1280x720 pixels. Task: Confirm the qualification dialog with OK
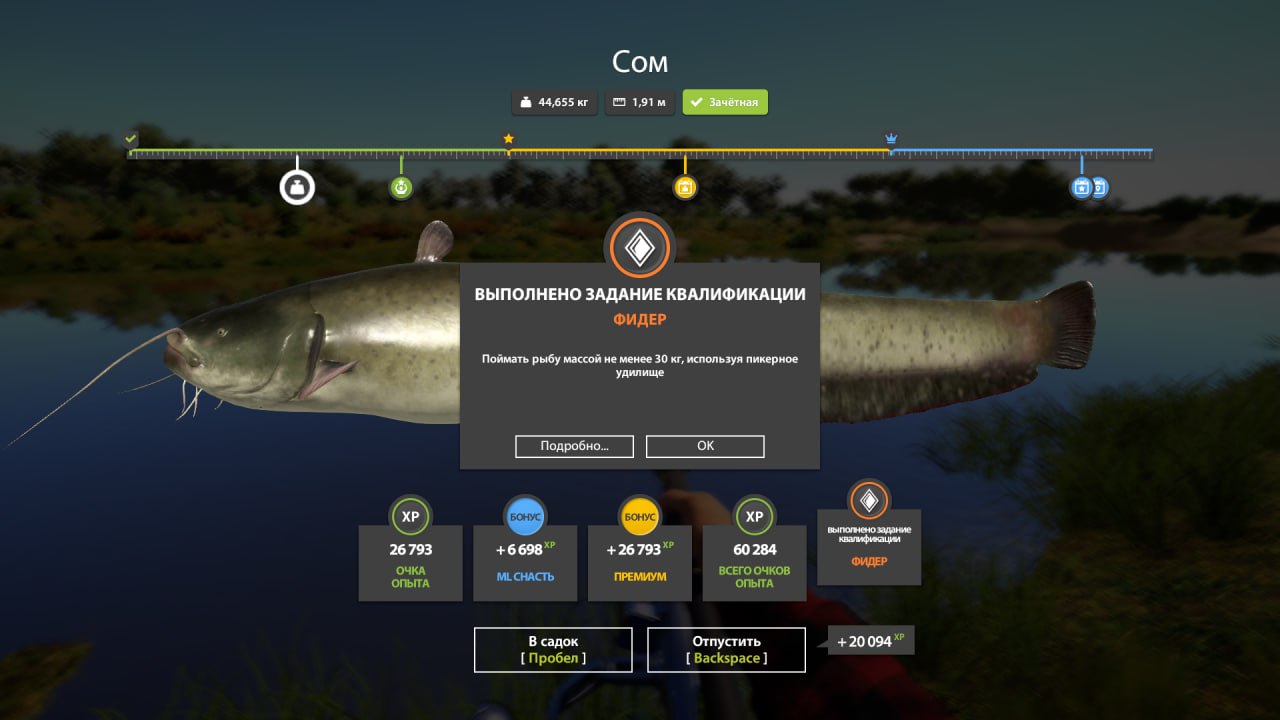[705, 446]
